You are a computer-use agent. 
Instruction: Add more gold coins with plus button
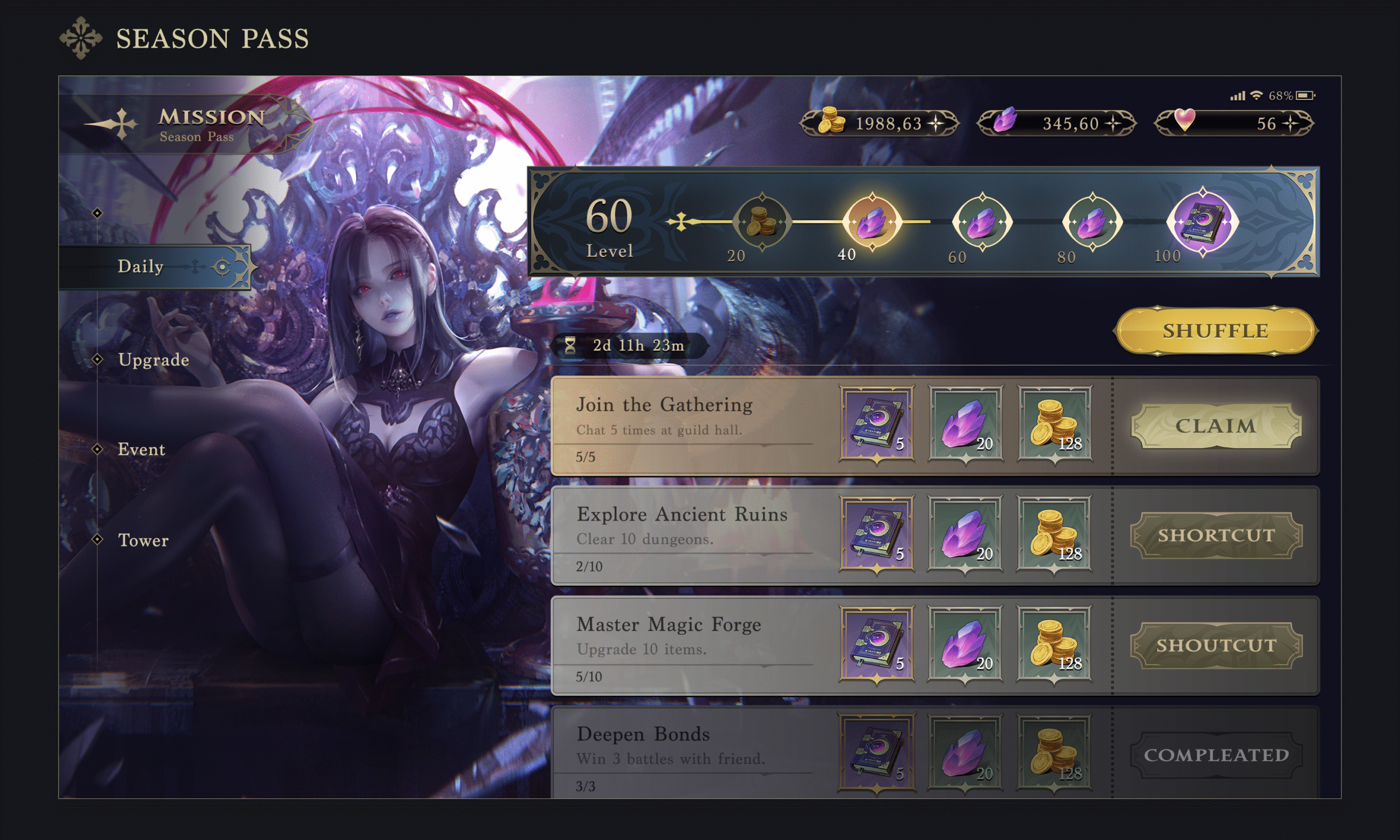click(937, 124)
